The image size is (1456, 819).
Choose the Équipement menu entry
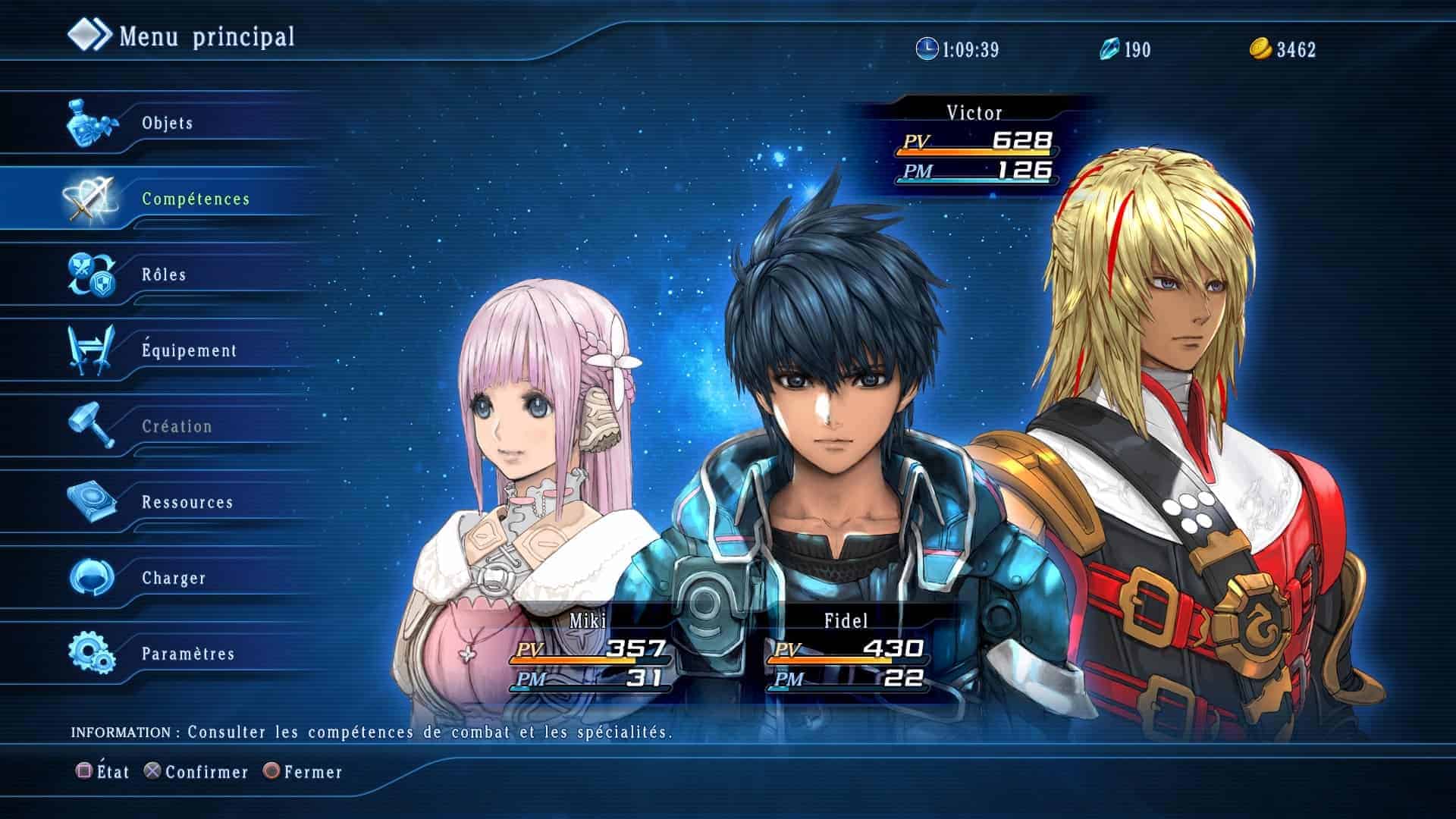pos(189,350)
